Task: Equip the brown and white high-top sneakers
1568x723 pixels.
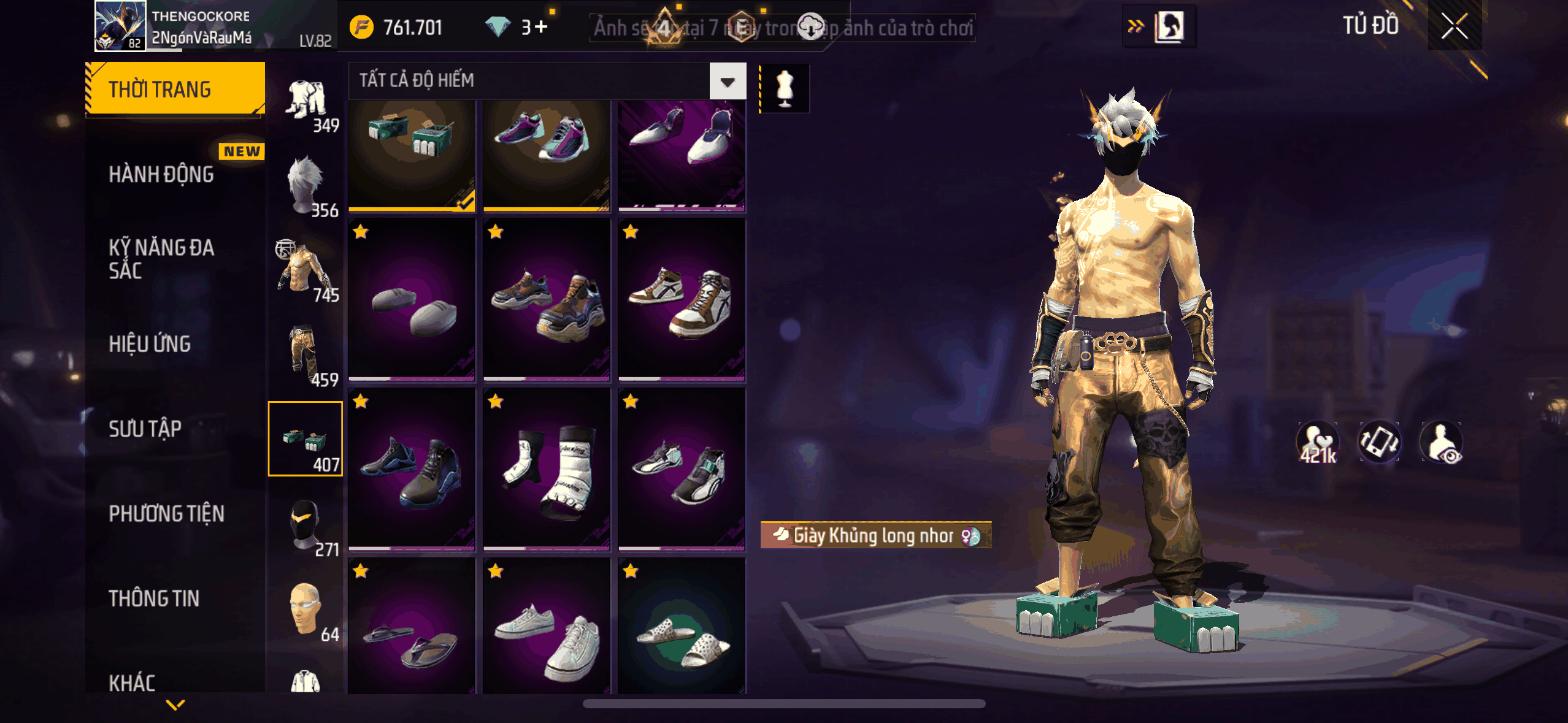Action: pos(681,300)
